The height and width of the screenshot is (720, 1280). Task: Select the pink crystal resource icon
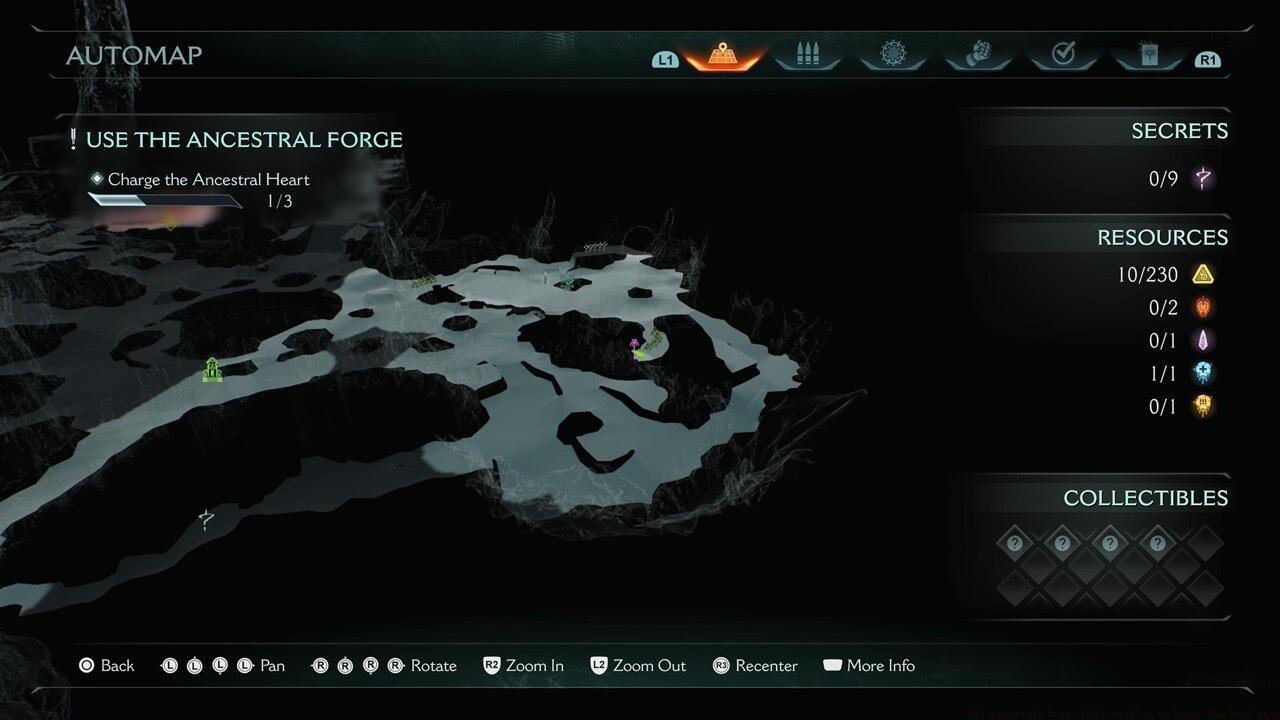(1203, 340)
